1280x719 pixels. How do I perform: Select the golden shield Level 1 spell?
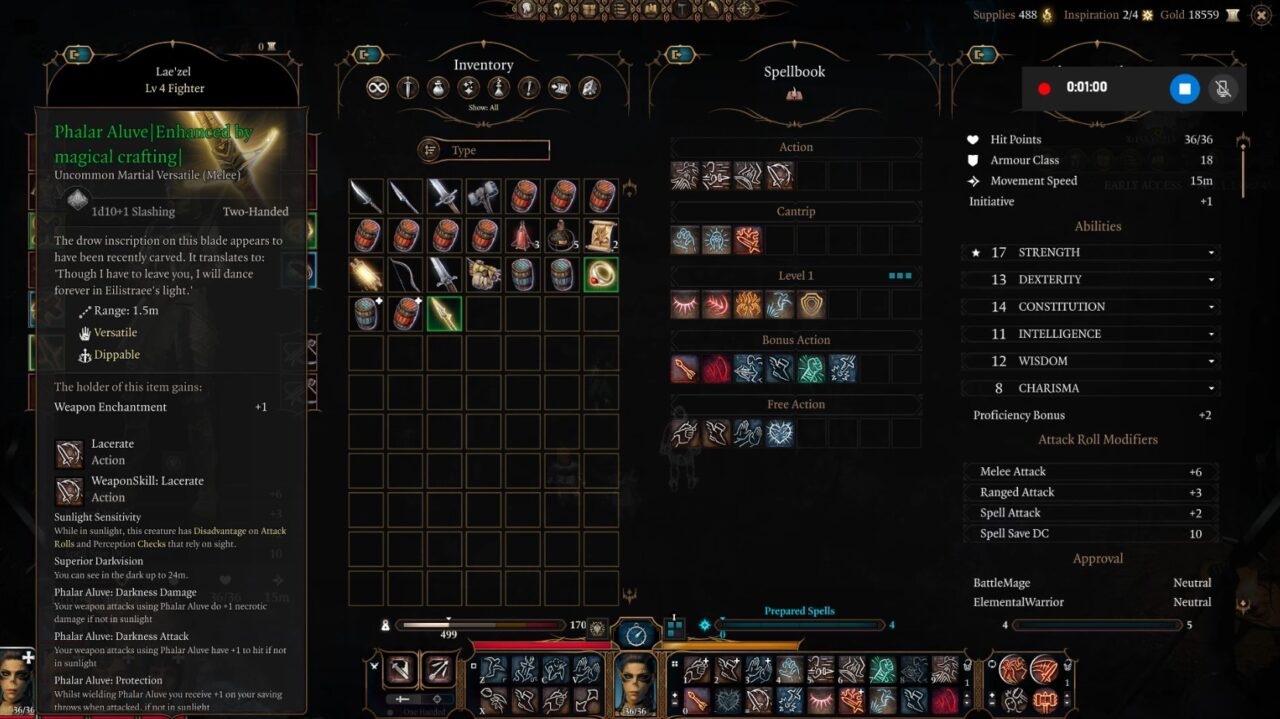[x=811, y=305]
